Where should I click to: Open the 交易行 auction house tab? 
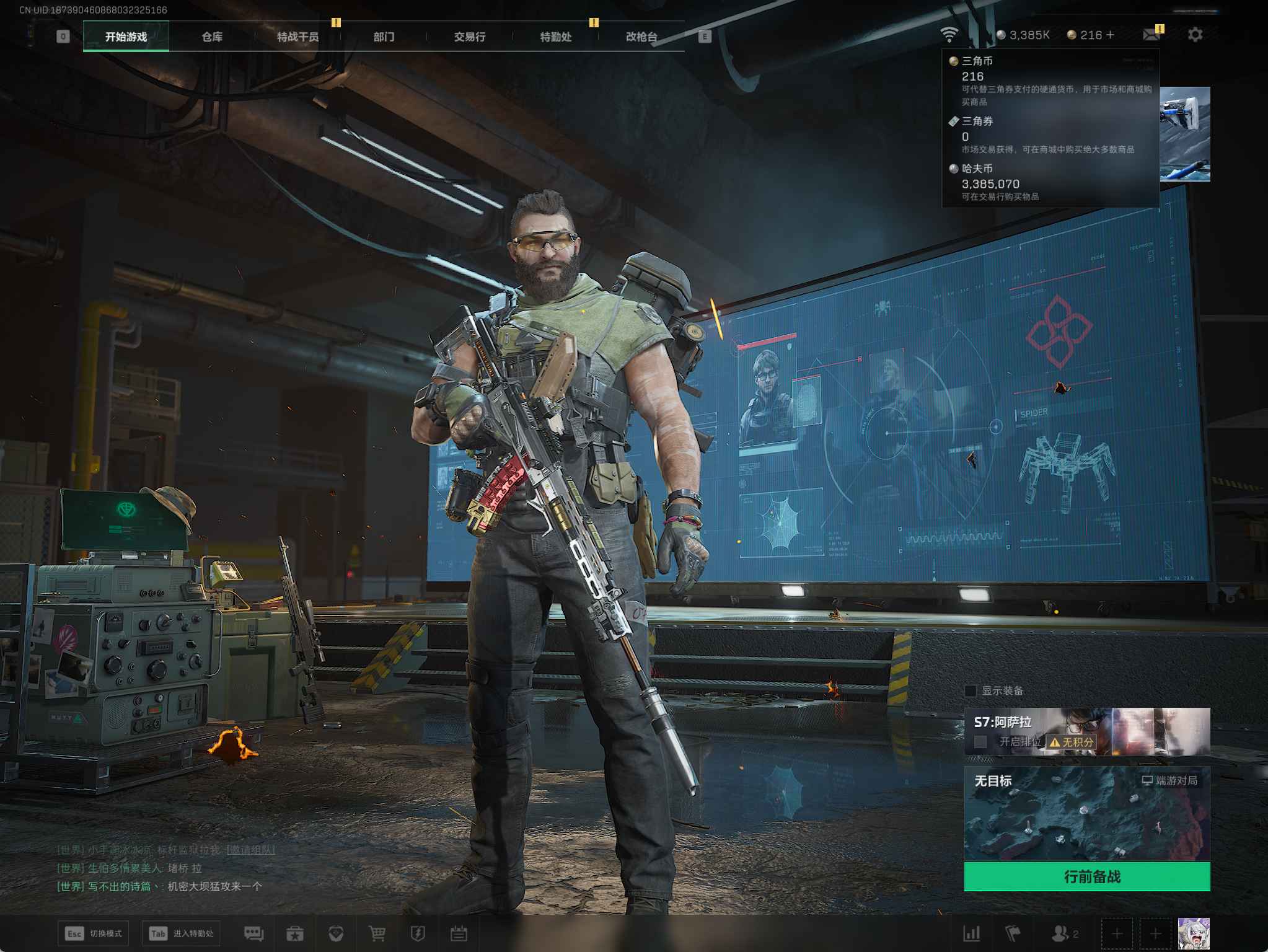pyautogui.click(x=469, y=37)
